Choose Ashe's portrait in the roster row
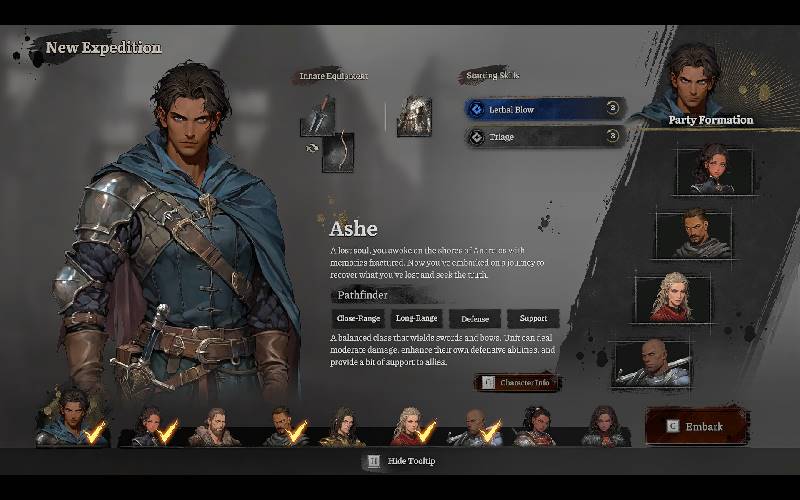The width and height of the screenshot is (800, 500). (72, 419)
